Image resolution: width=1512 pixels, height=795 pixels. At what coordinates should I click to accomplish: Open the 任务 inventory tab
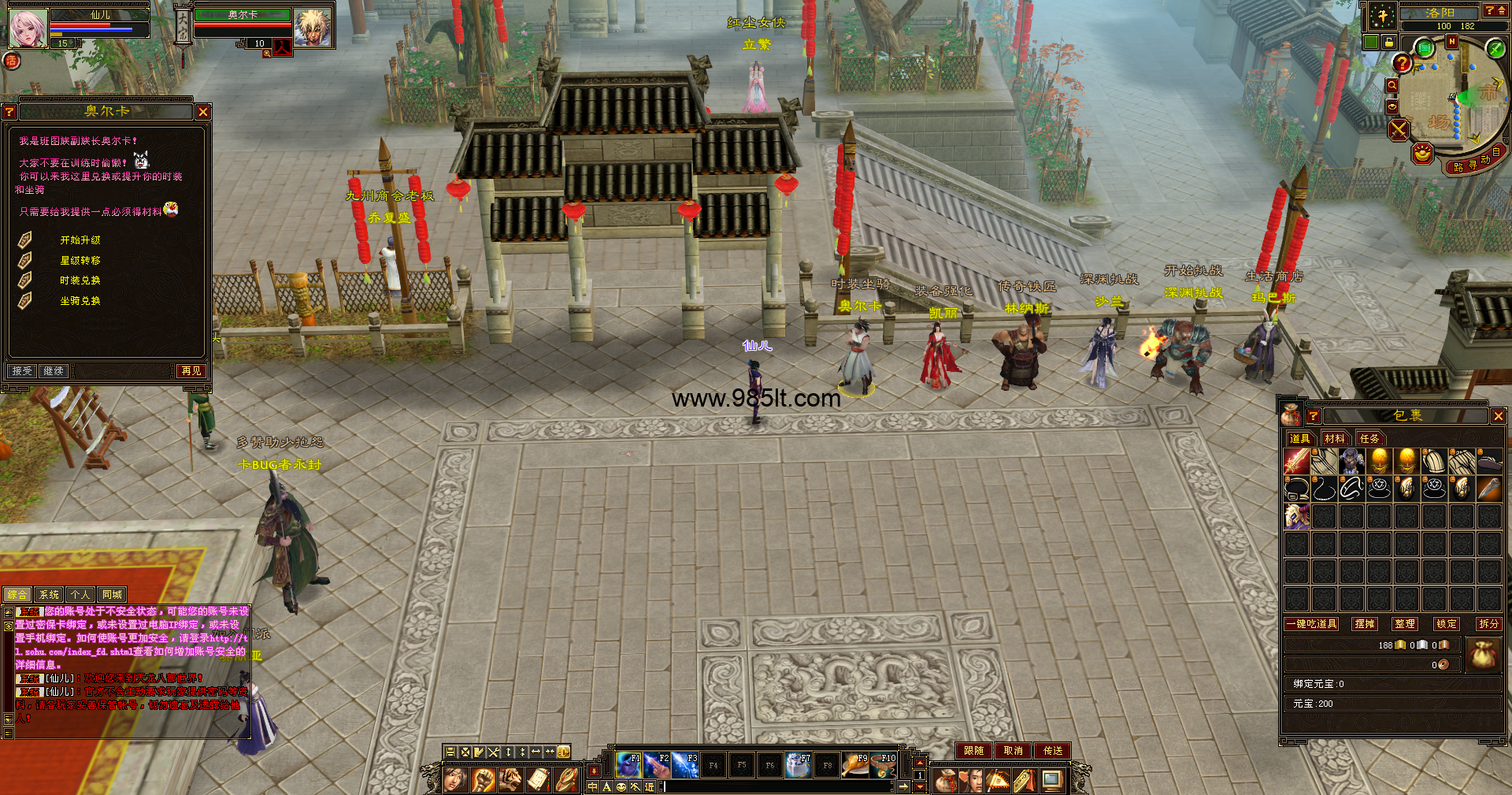pos(1369,439)
